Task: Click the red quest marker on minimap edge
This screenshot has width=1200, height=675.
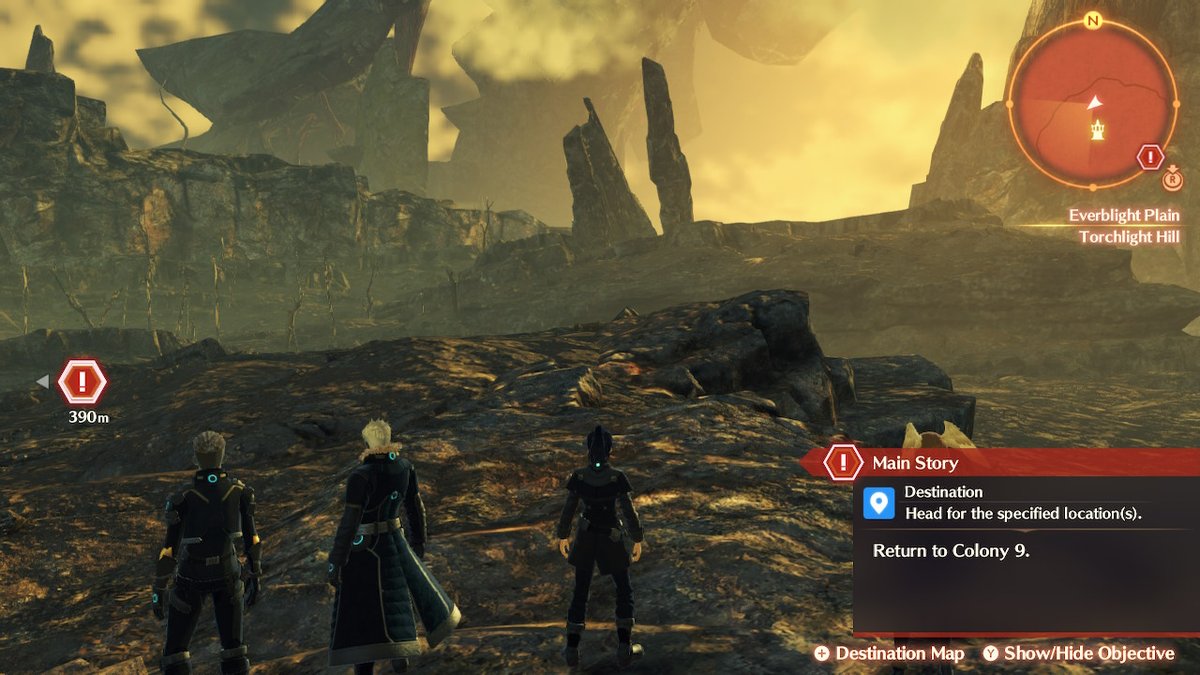Action: coord(1150,157)
